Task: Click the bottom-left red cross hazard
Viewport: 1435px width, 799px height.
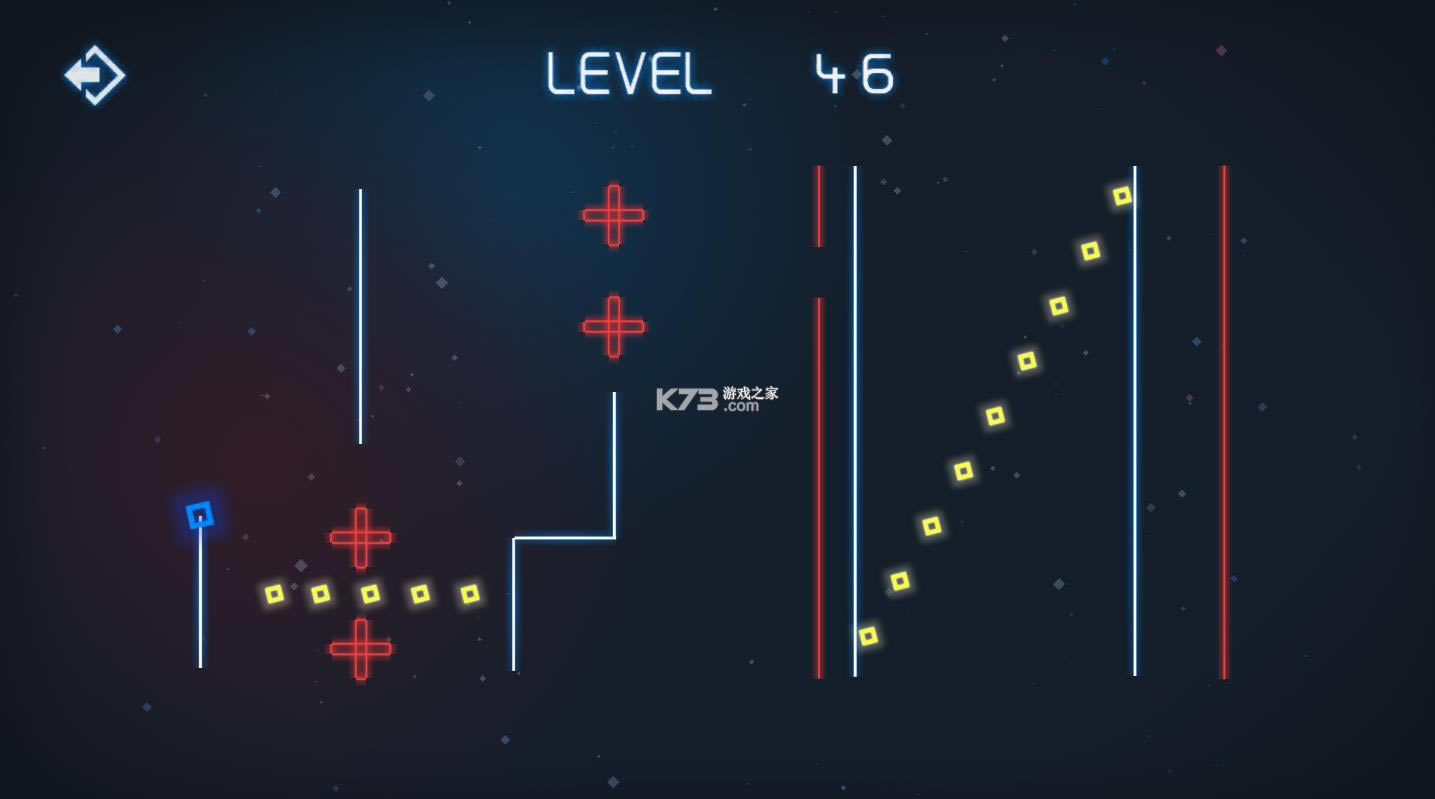Action: (361, 648)
